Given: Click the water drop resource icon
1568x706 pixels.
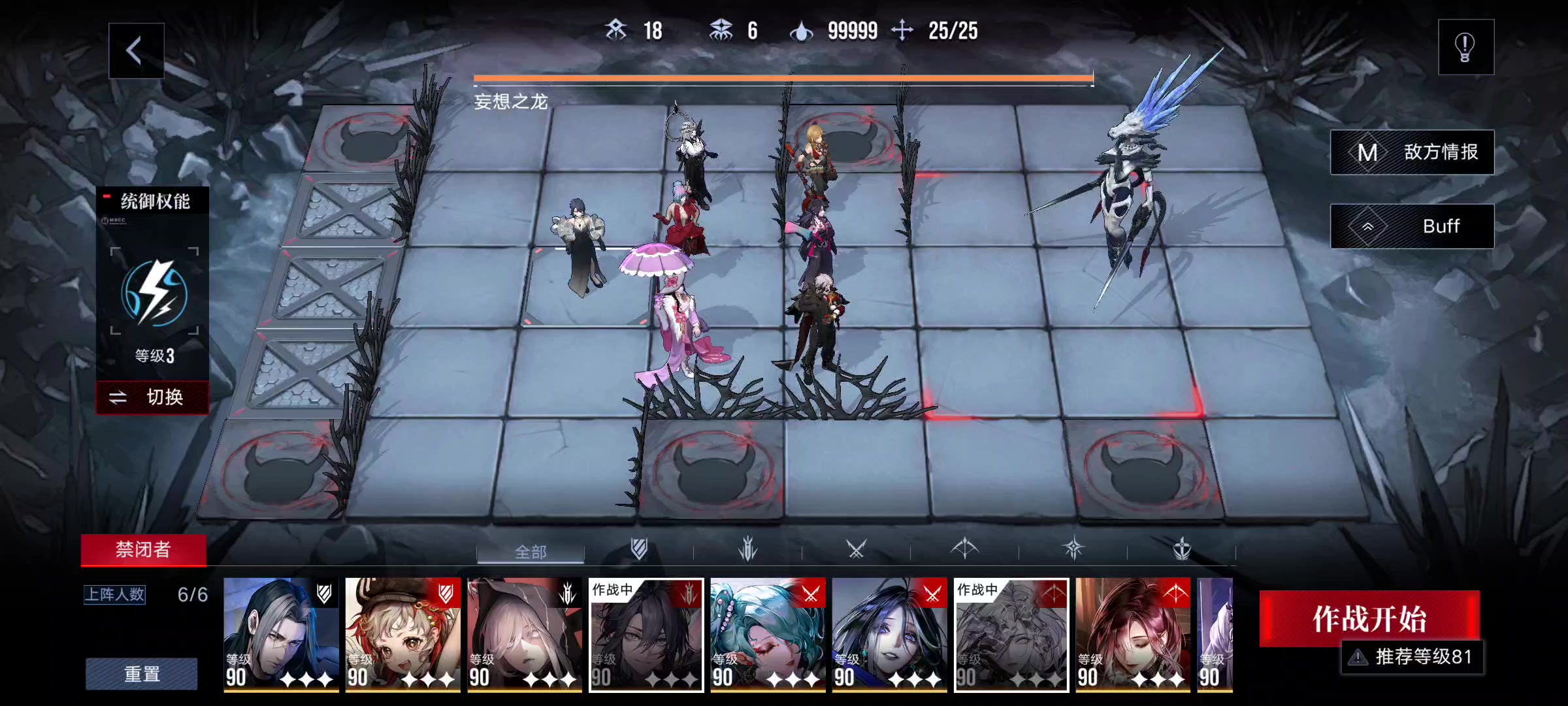Looking at the screenshot, I should [801, 29].
